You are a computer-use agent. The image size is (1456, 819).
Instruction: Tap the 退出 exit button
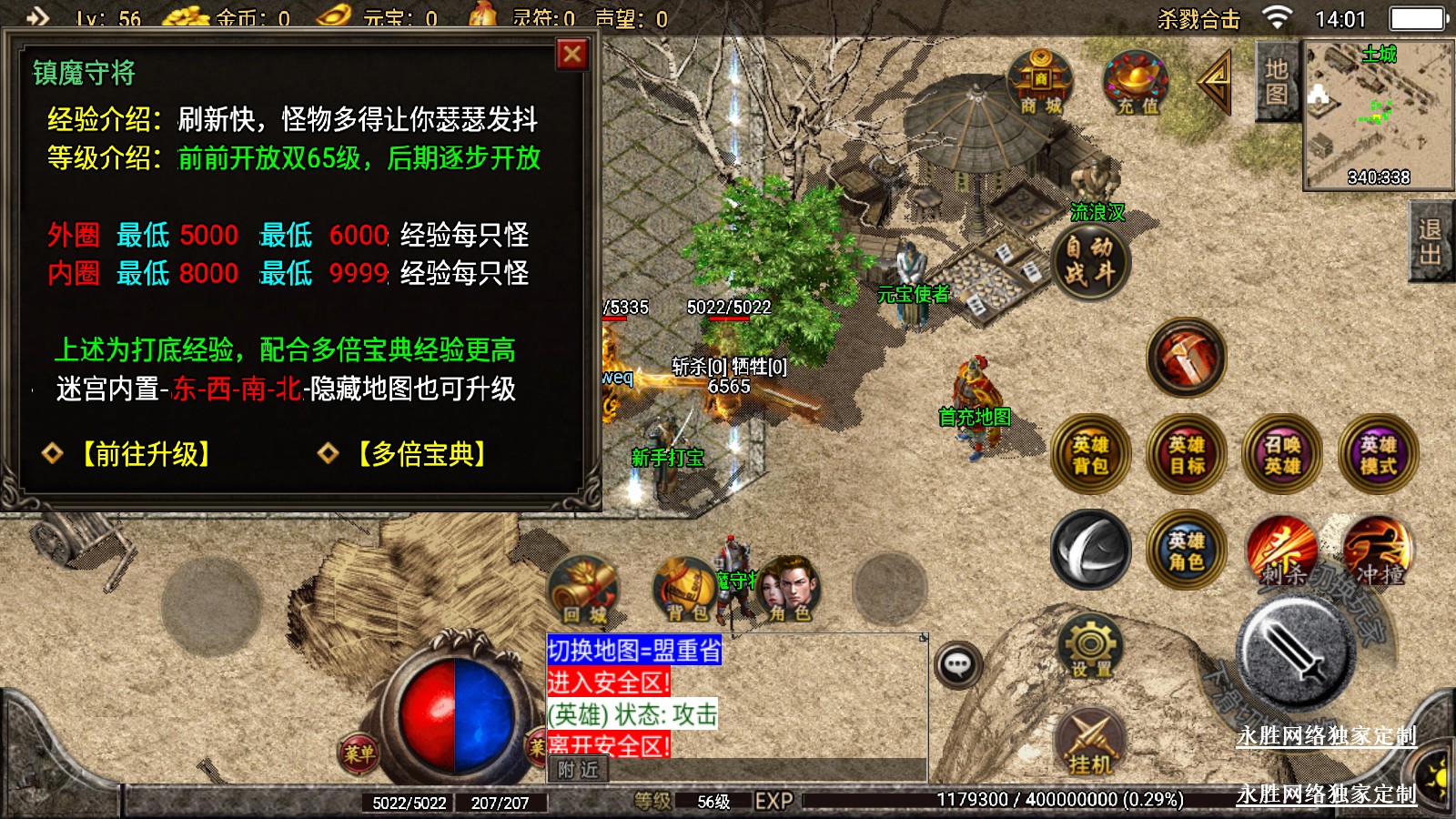[x=1430, y=242]
